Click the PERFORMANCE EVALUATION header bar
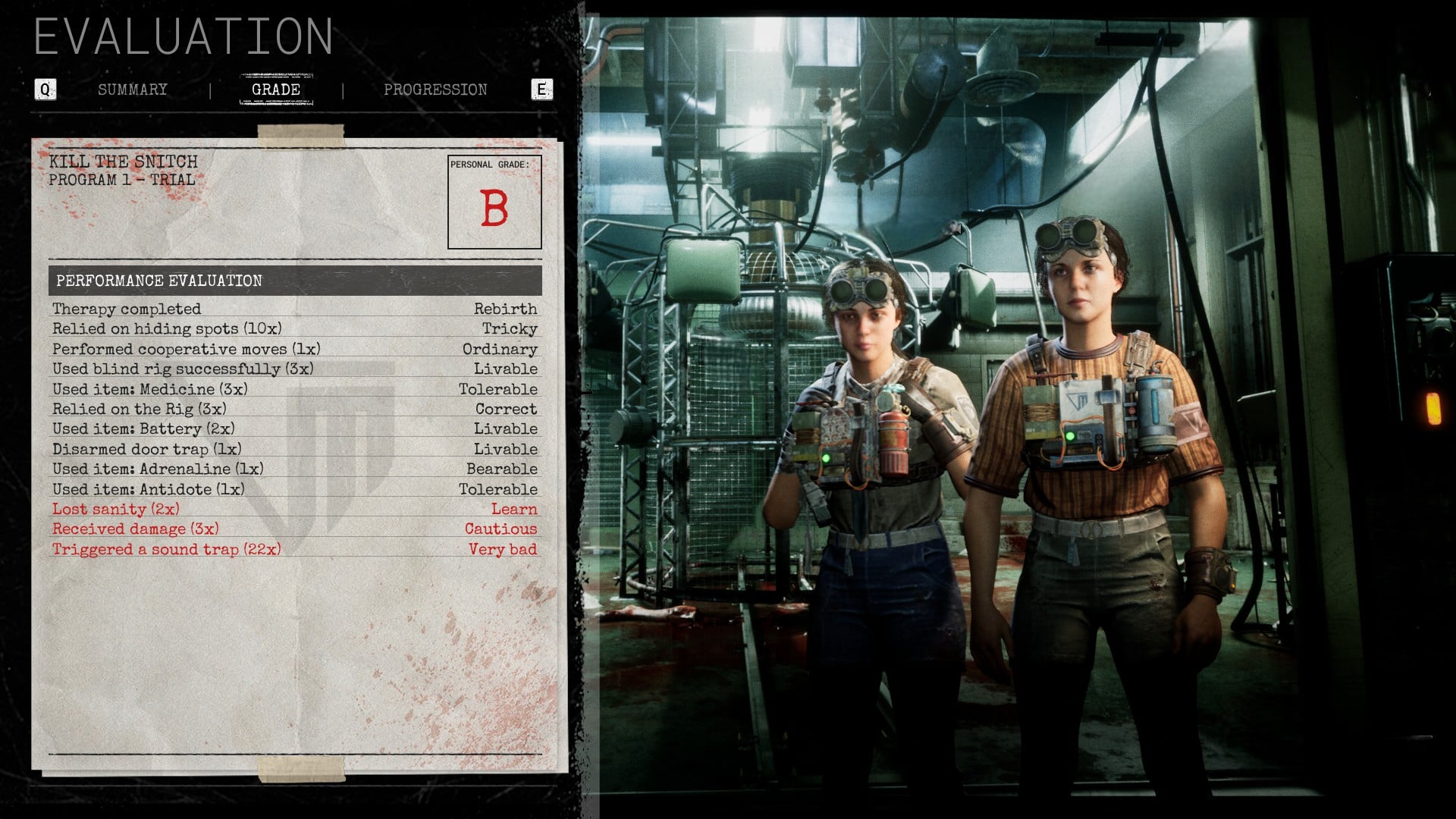 pyautogui.click(x=159, y=281)
